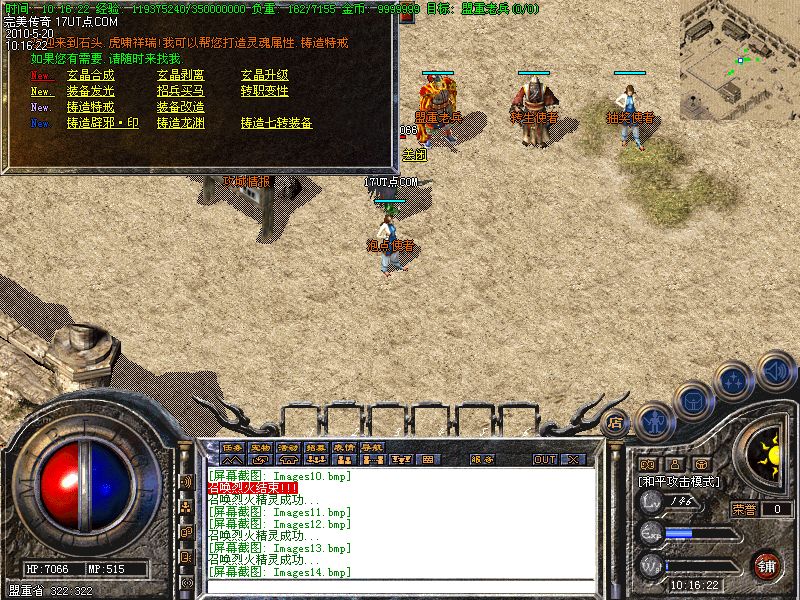800x600 pixels.
Task: Click the OUT button on the chat bar
Action: point(544,460)
